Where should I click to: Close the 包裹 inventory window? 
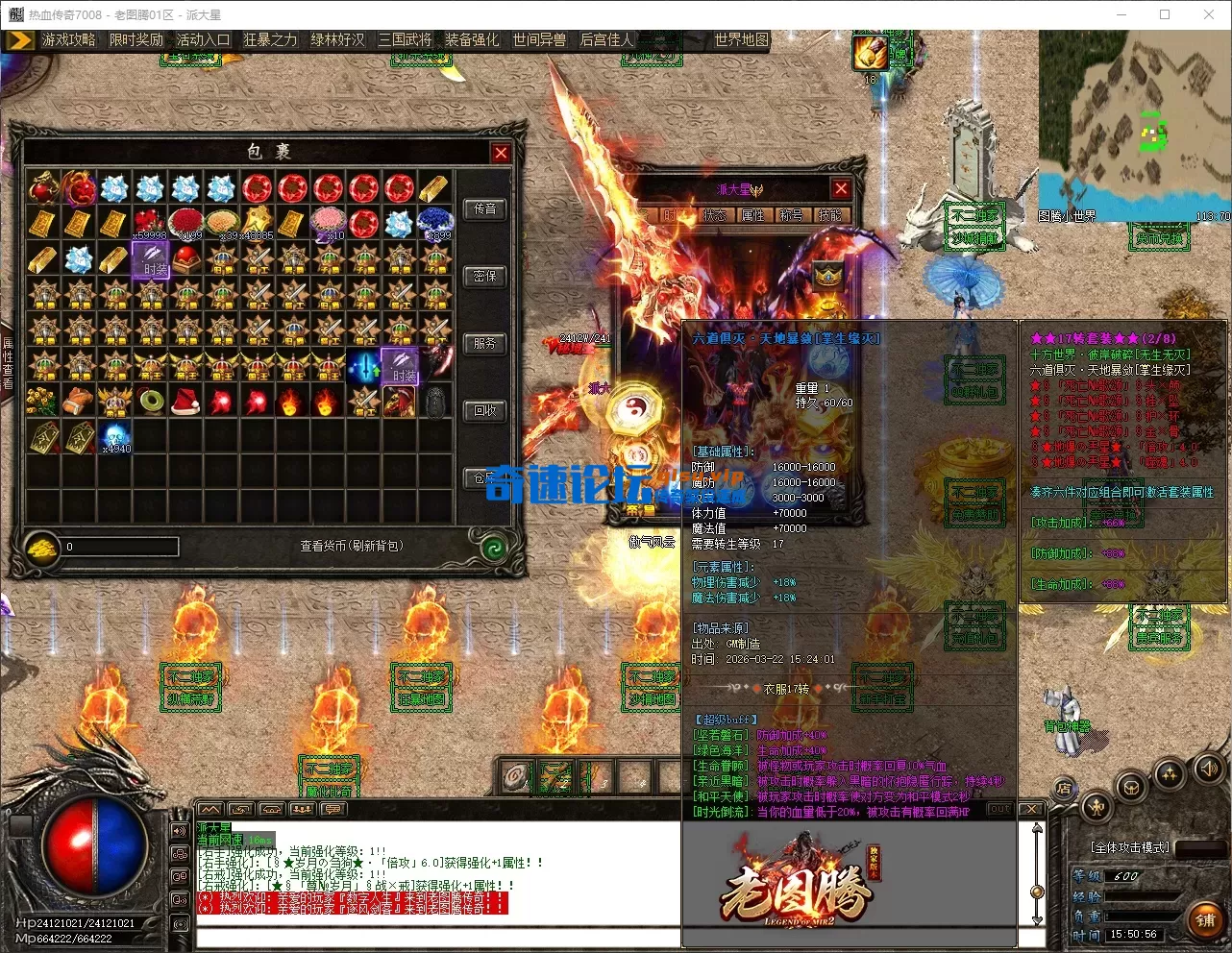pyautogui.click(x=501, y=153)
